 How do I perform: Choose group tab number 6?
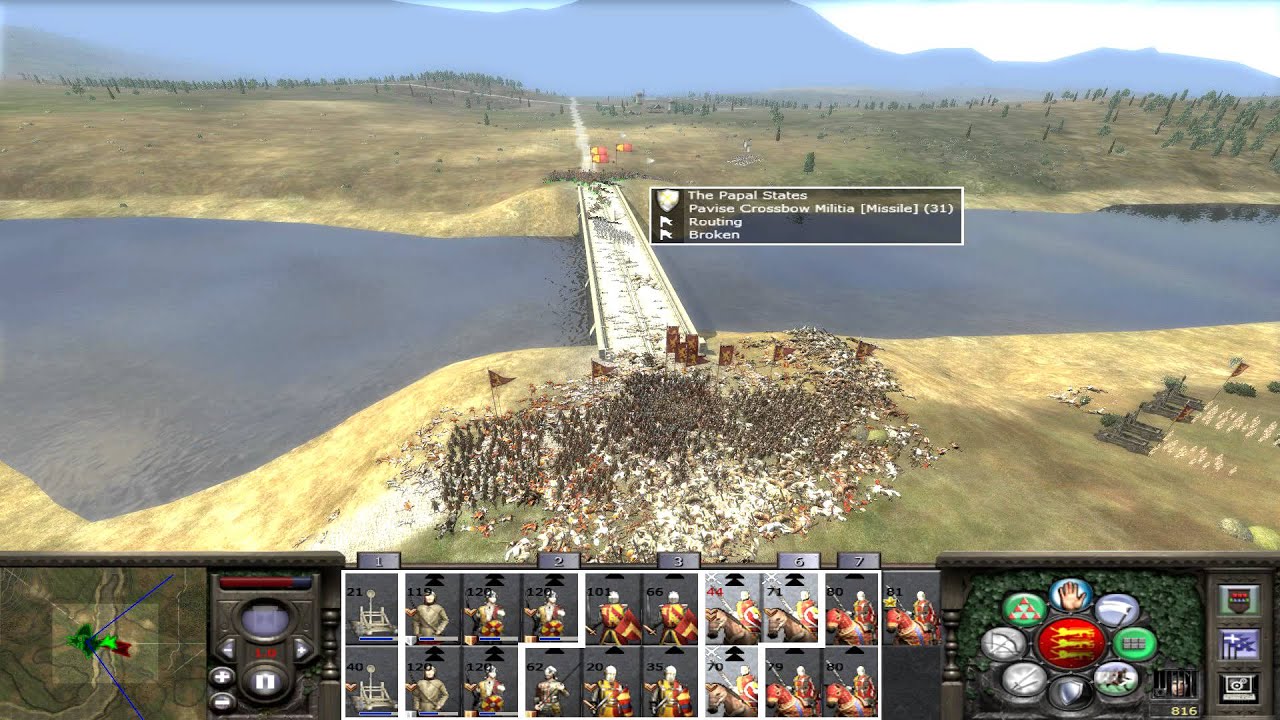pyautogui.click(x=798, y=561)
